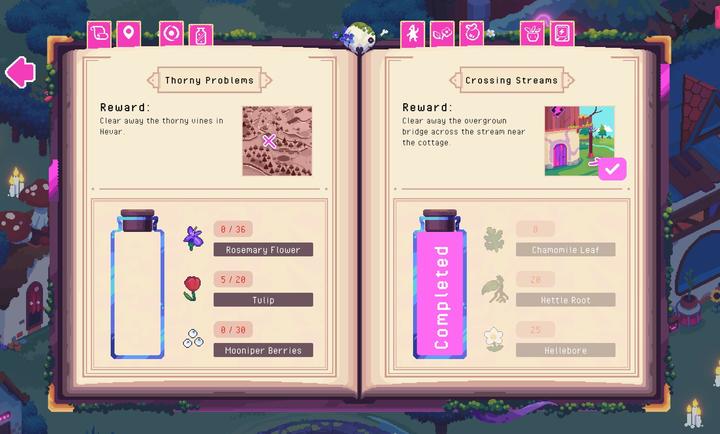Select the circular ring tab
Screen dimensions: 720x434
pos(172,34)
